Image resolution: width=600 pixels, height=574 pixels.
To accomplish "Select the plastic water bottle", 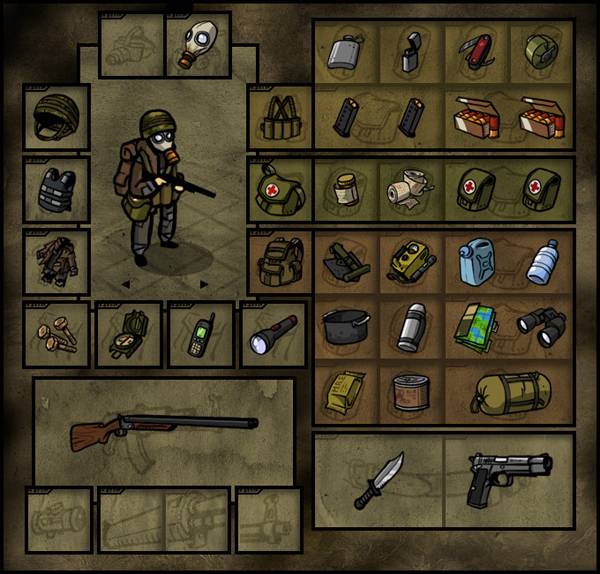I will tap(541, 262).
